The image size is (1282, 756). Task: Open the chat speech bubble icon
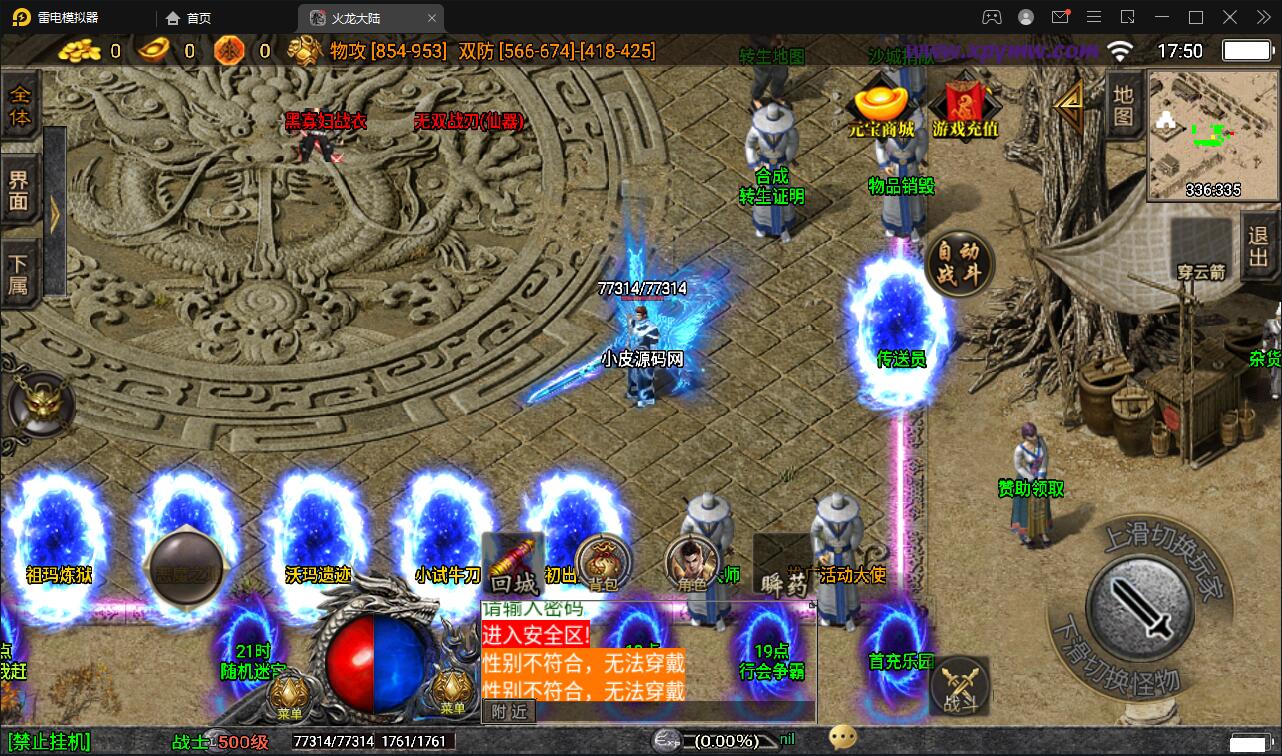[x=842, y=739]
